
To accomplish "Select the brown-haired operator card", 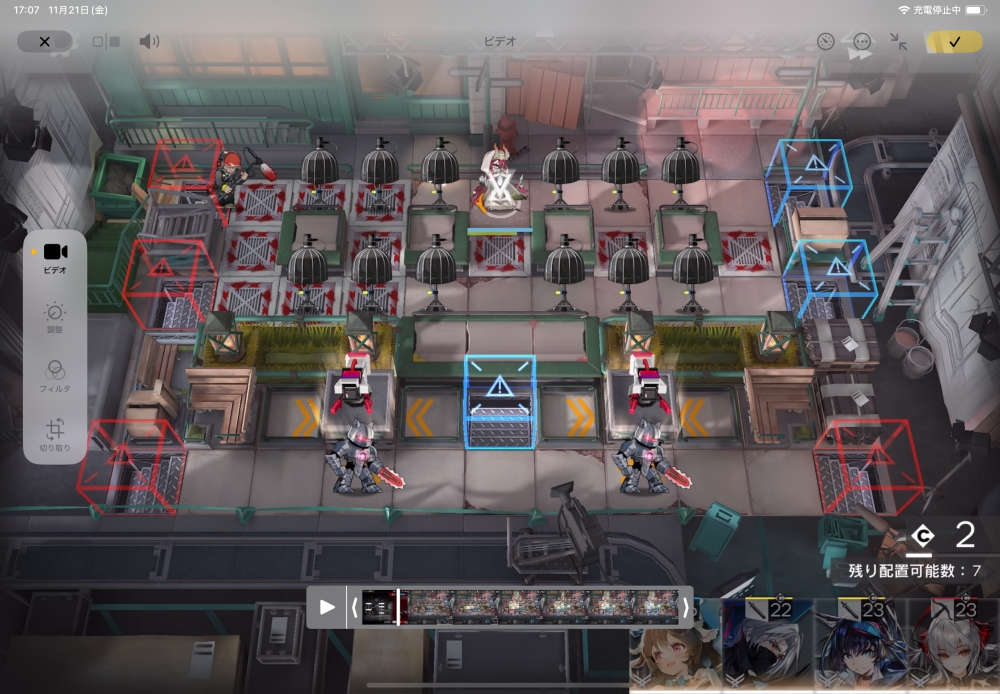I will [674, 648].
